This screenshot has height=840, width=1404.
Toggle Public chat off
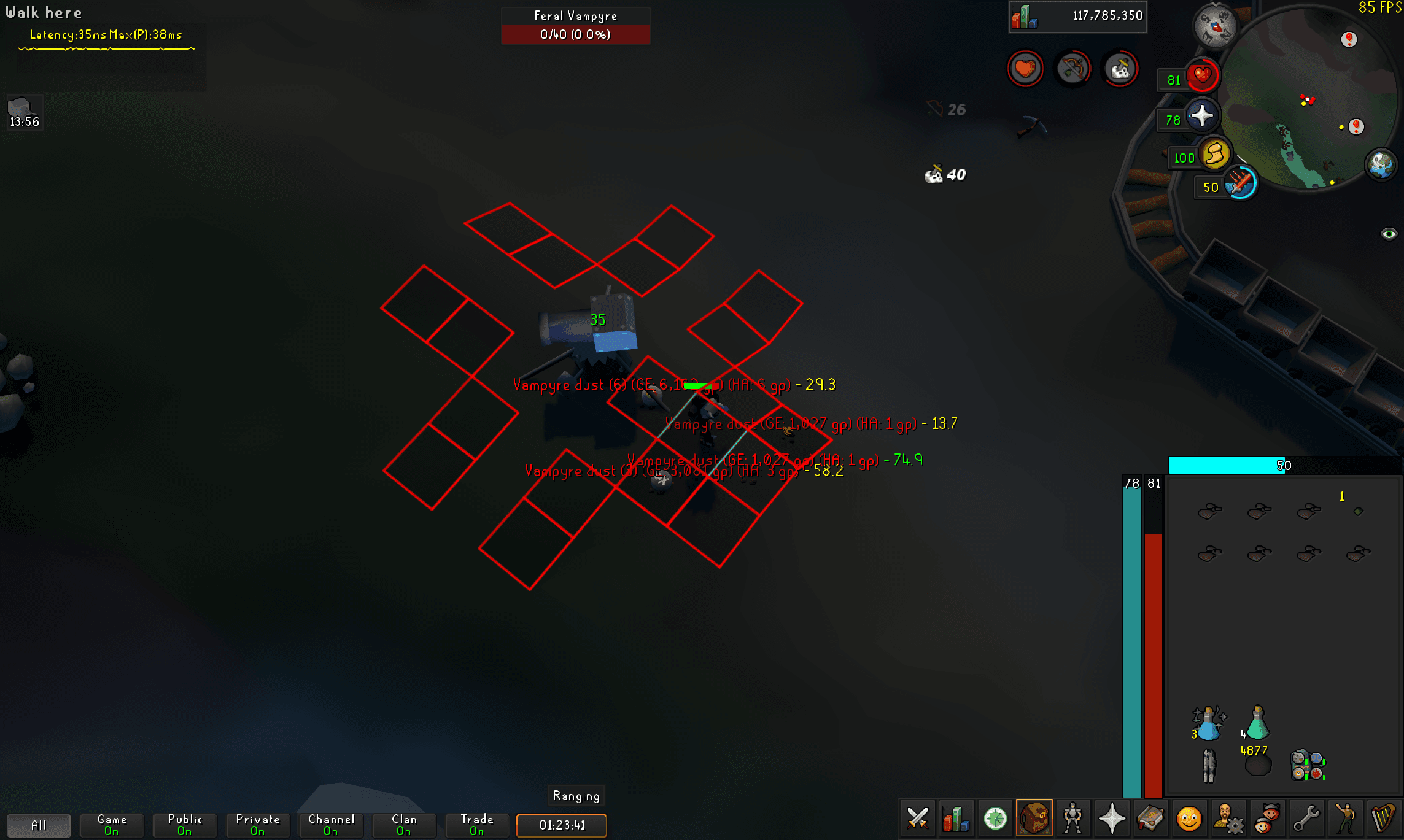[184, 825]
